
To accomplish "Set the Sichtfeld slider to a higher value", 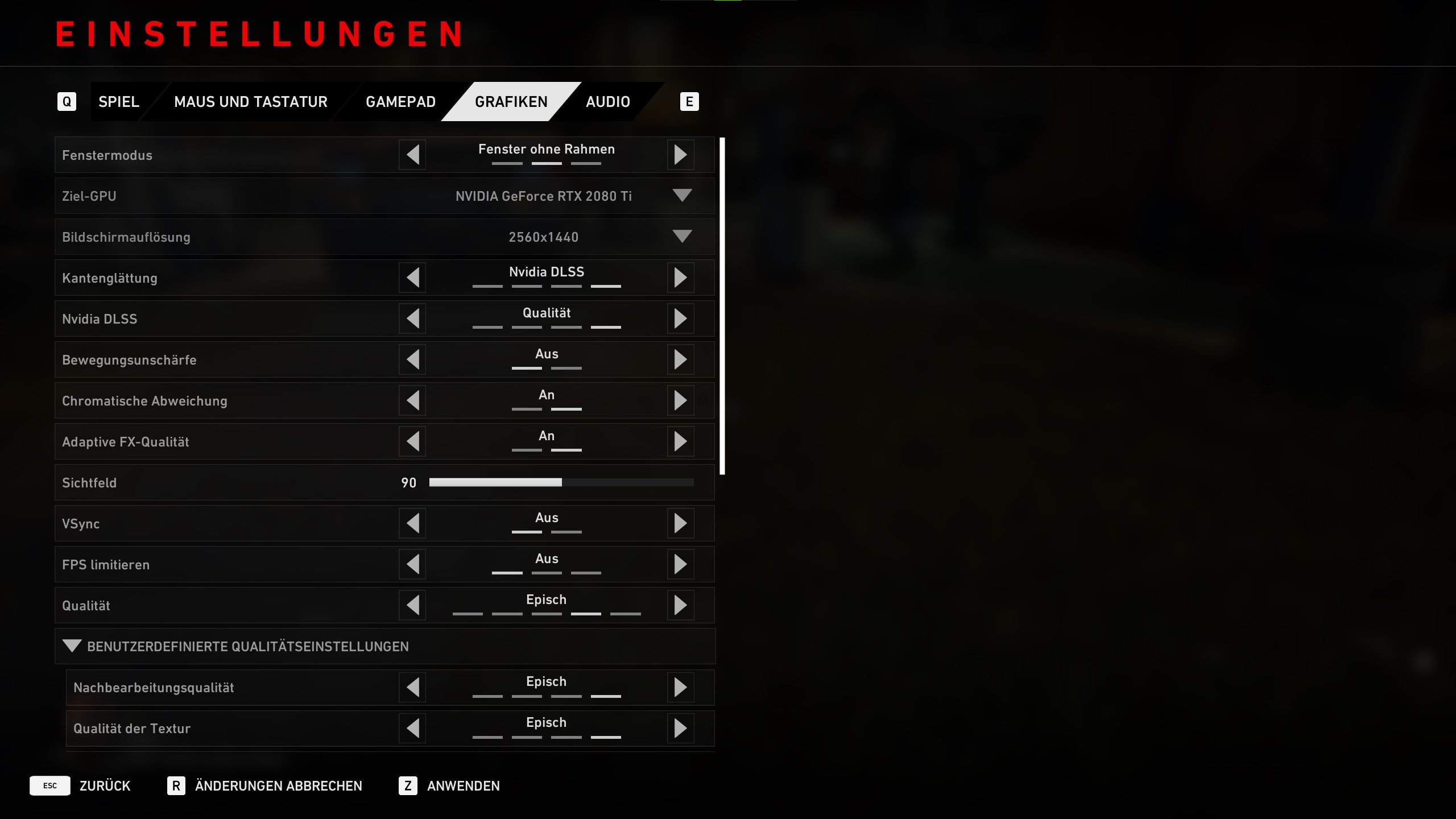I will tap(626, 482).
